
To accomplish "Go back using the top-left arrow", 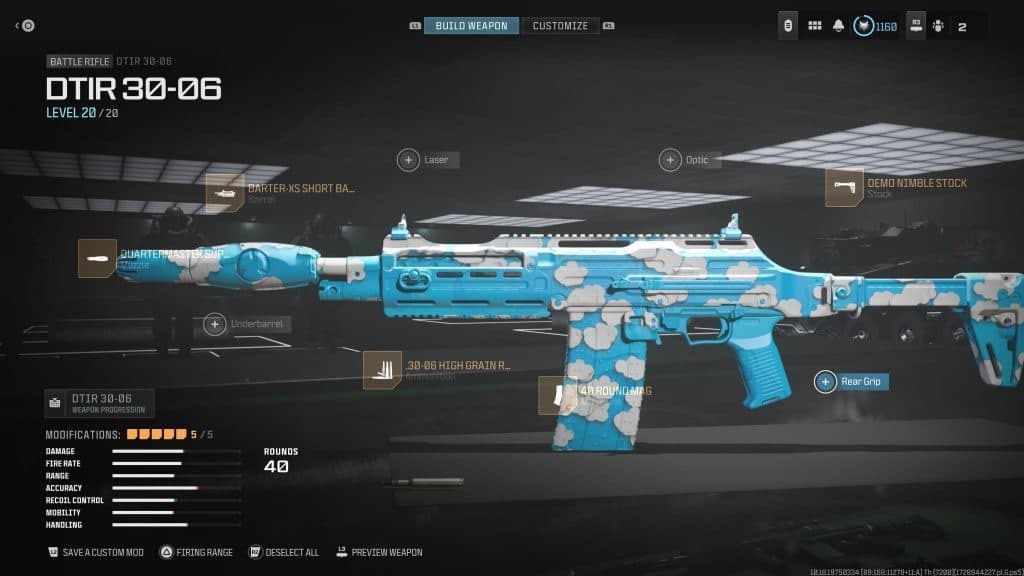I will pyautogui.click(x=19, y=26).
